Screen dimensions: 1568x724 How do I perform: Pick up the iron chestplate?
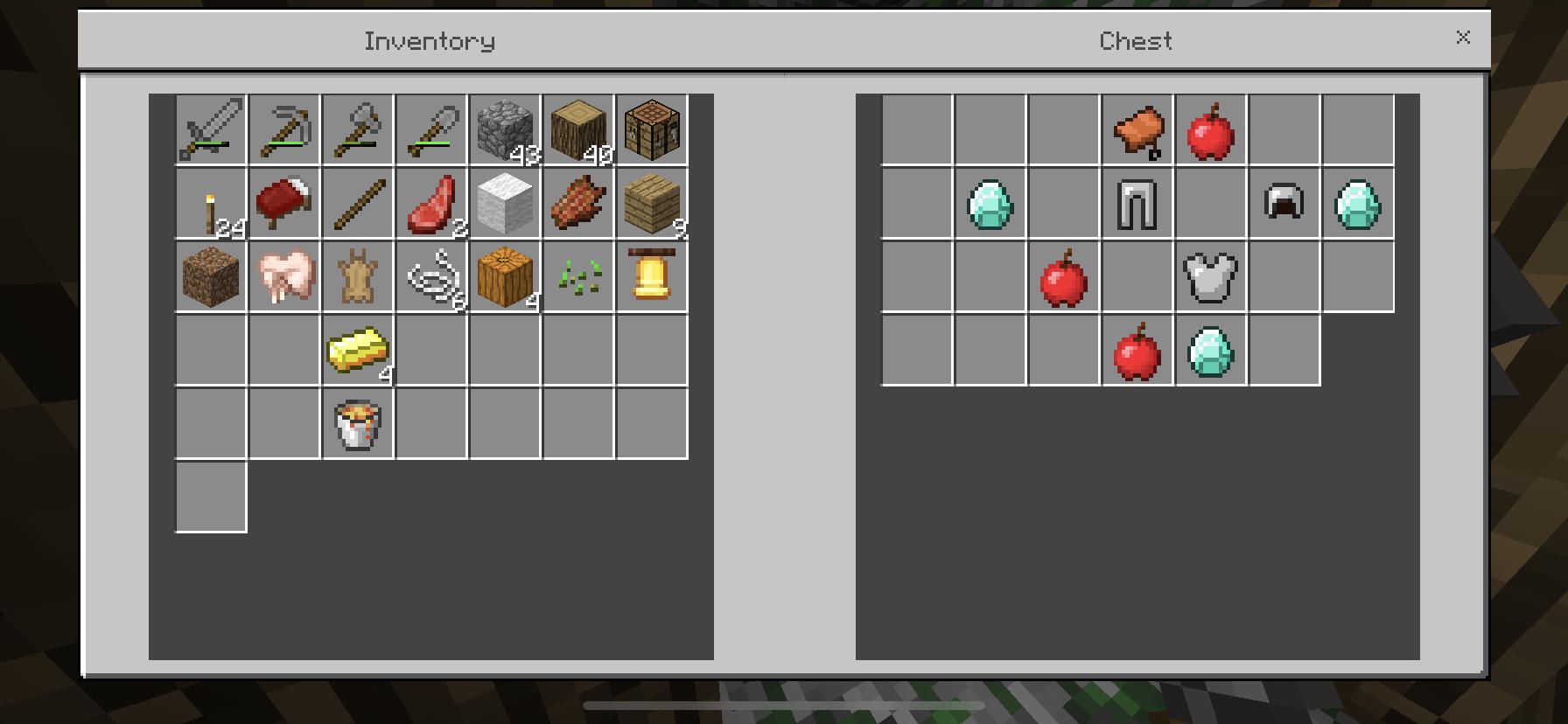(x=1210, y=276)
